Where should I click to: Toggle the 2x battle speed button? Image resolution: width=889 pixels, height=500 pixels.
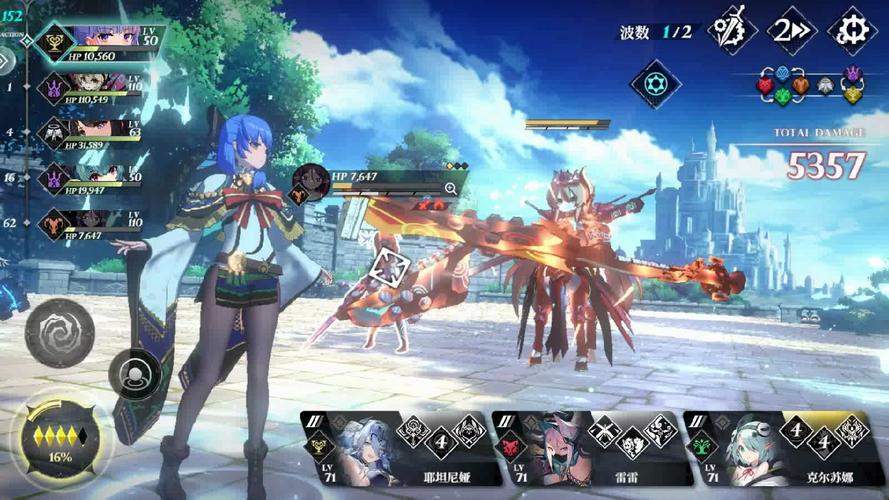[791, 30]
